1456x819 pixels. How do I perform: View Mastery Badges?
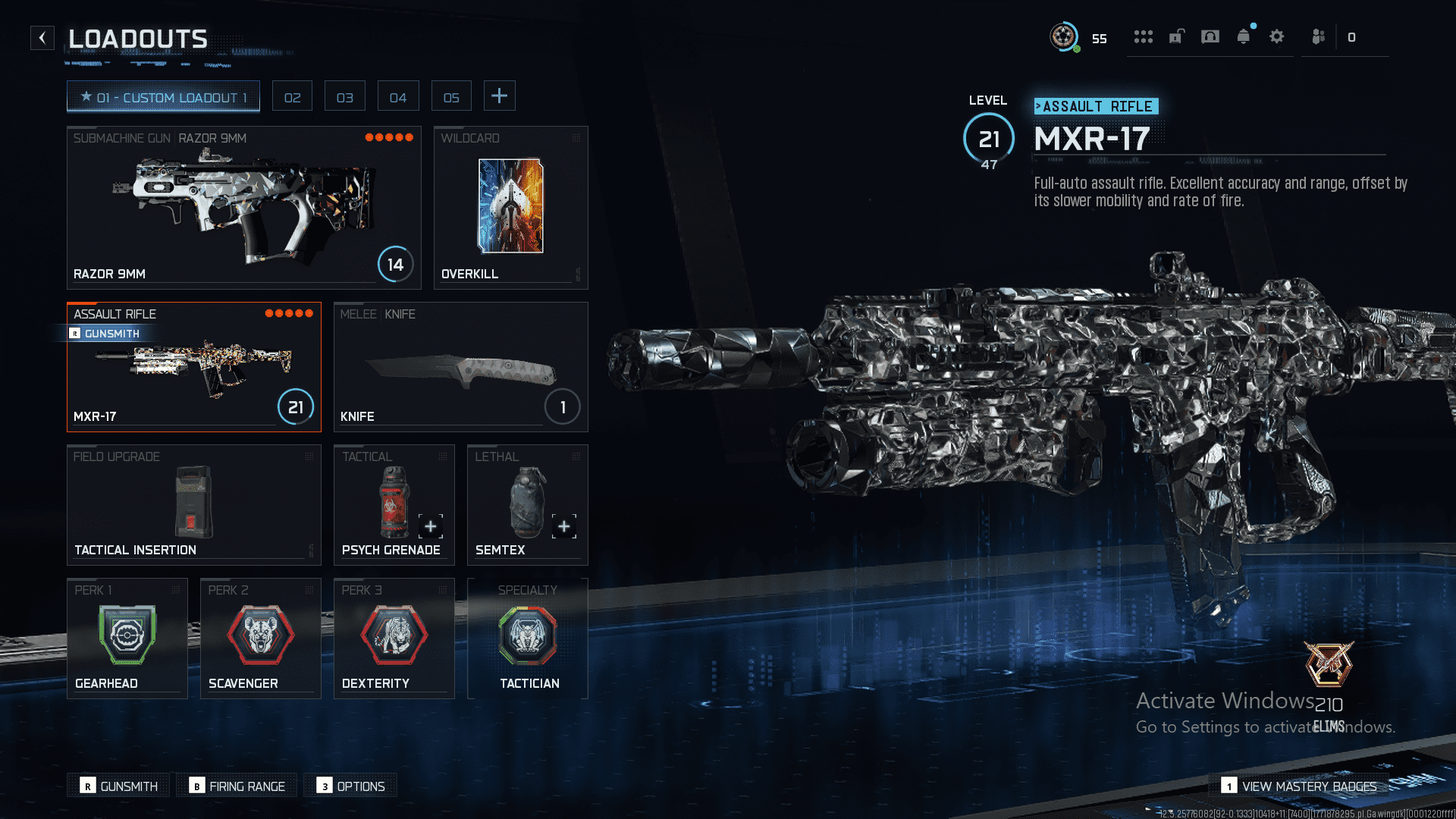tap(1298, 786)
